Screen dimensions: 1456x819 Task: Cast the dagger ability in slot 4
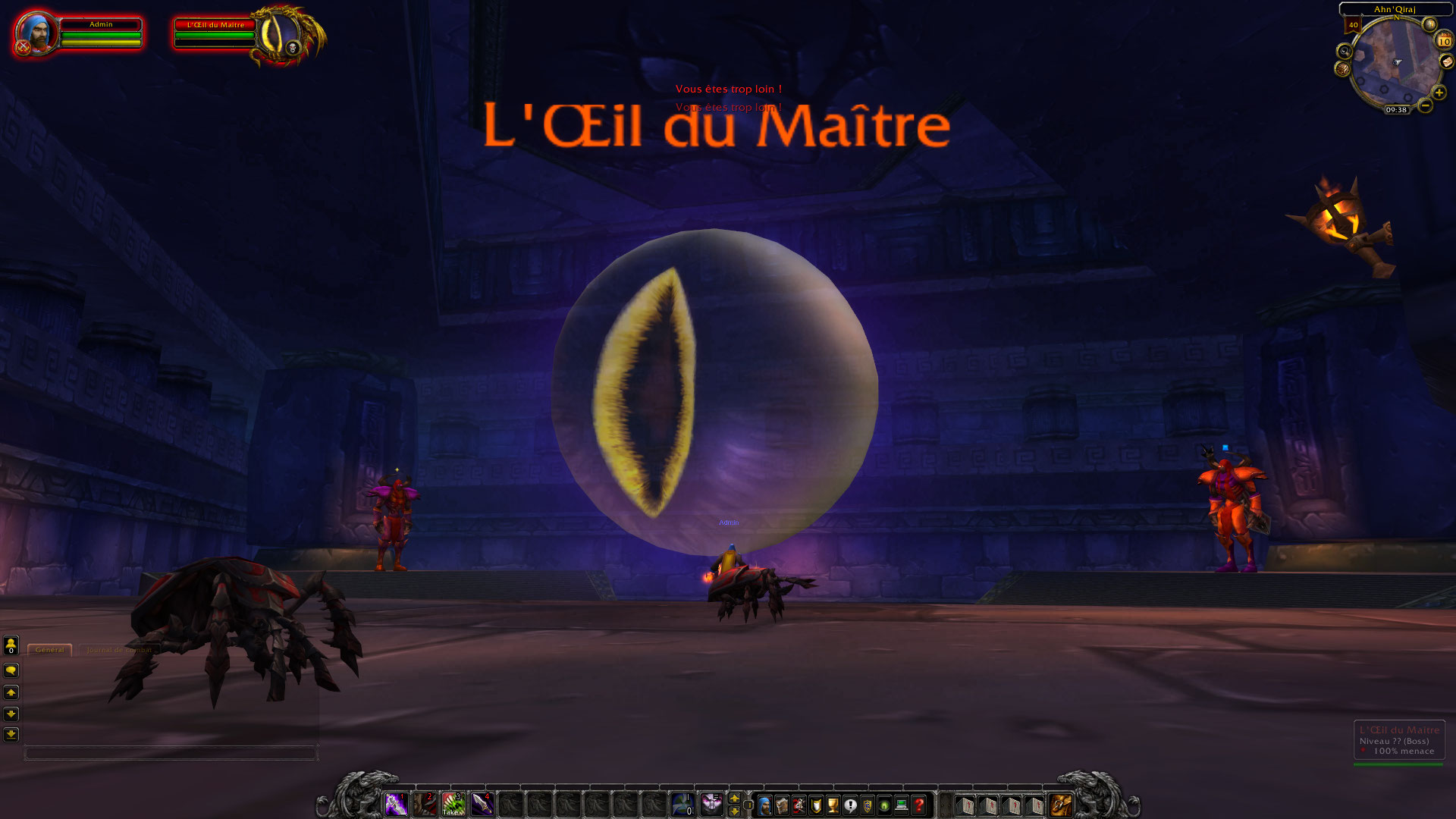482,805
